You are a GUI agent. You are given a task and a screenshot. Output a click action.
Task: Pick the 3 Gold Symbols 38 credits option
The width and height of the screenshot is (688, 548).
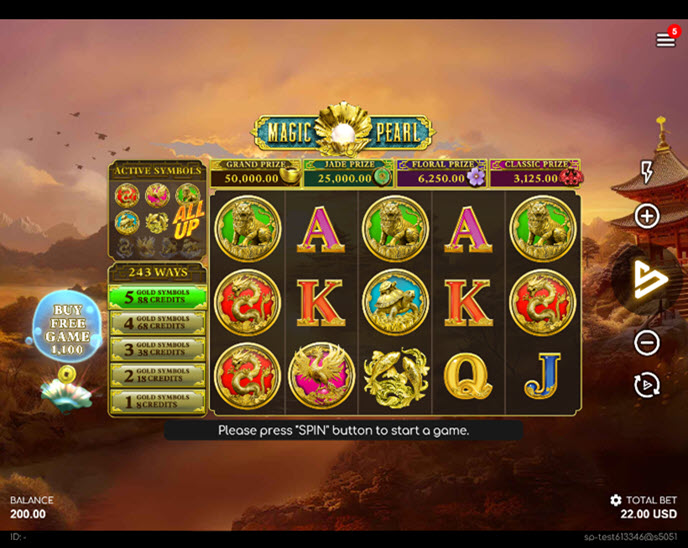click(x=157, y=349)
